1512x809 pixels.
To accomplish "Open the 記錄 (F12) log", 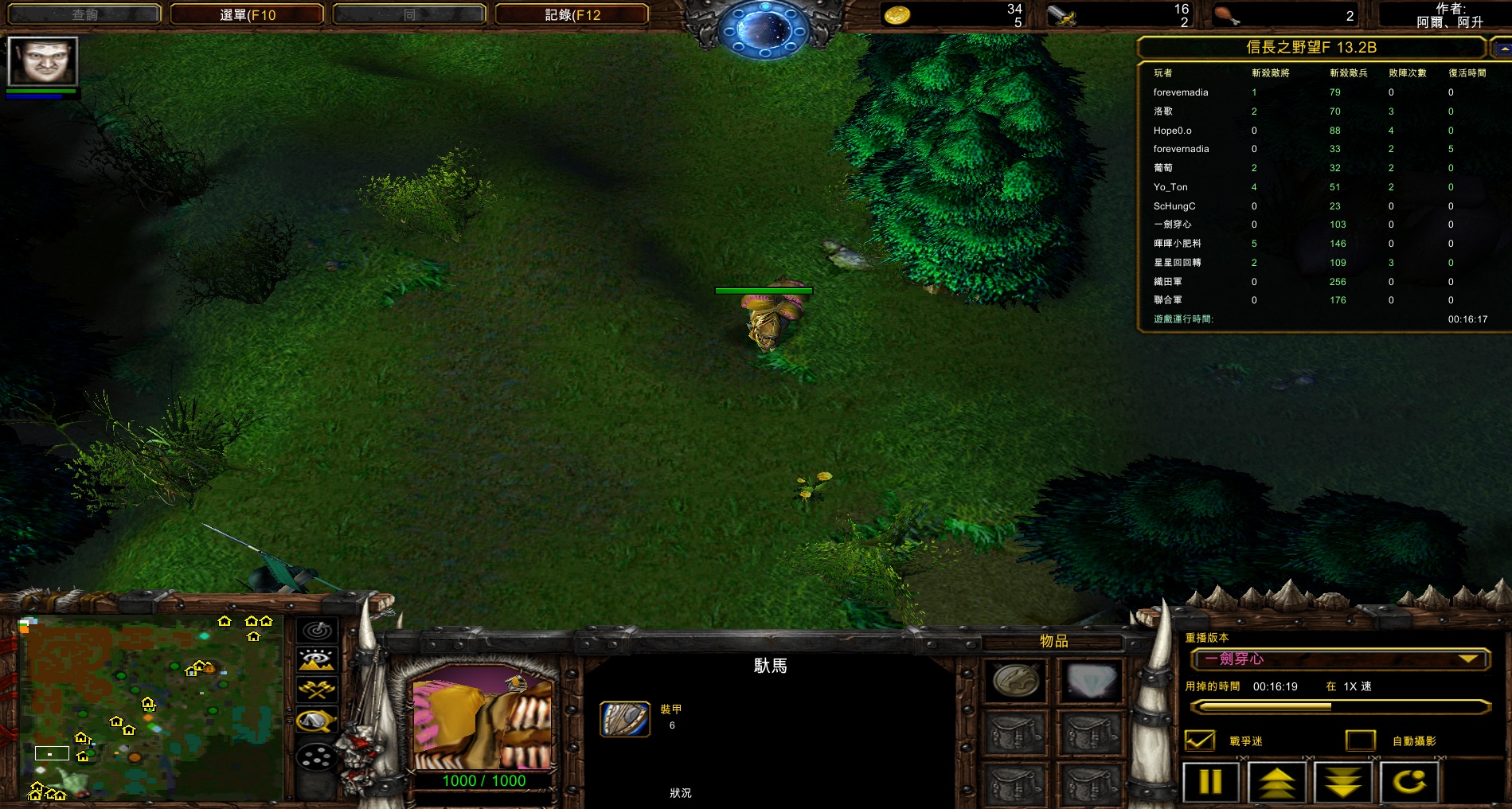I will 572,14.
